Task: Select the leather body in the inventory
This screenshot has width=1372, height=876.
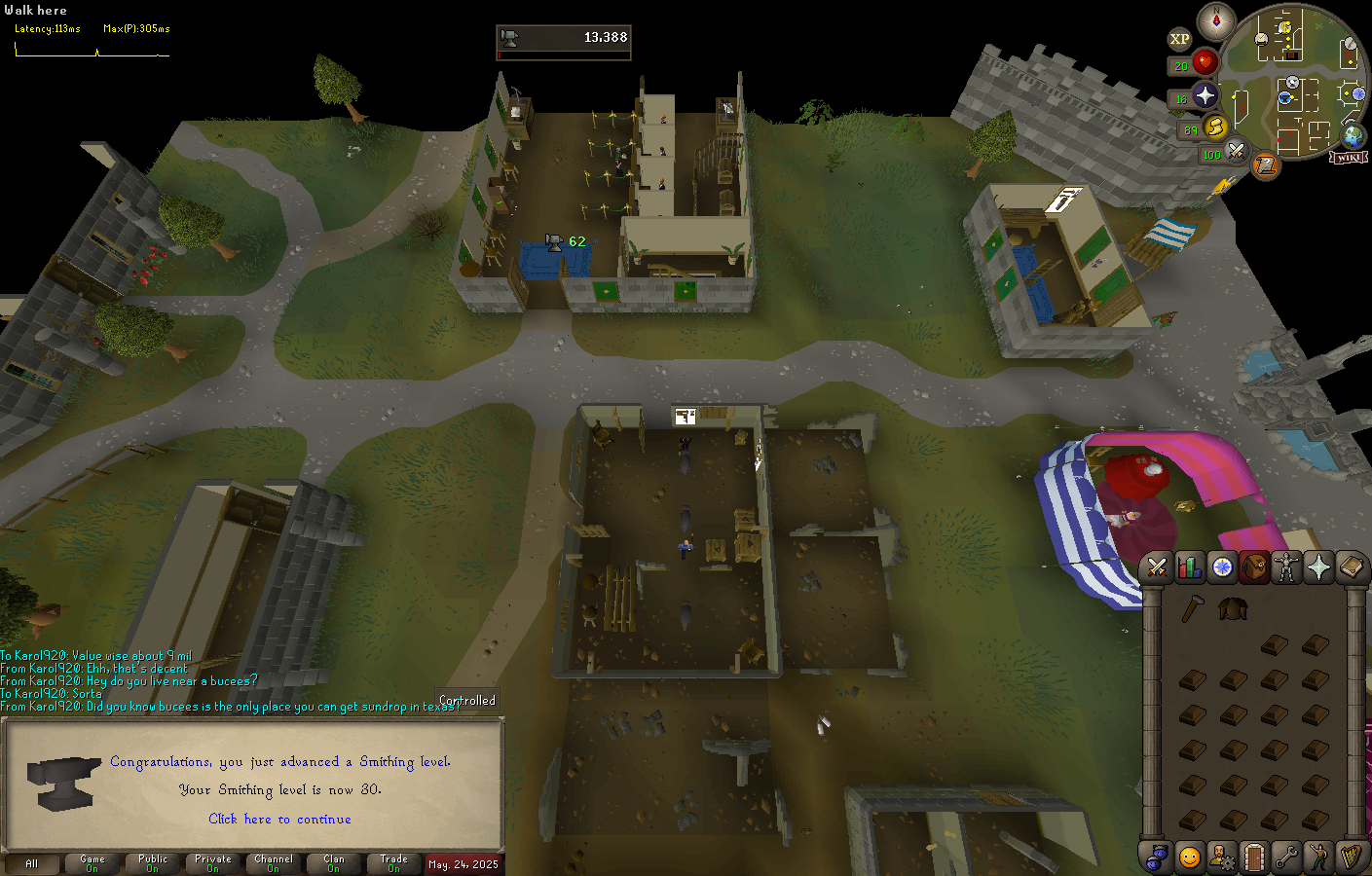Action: pos(1233,609)
